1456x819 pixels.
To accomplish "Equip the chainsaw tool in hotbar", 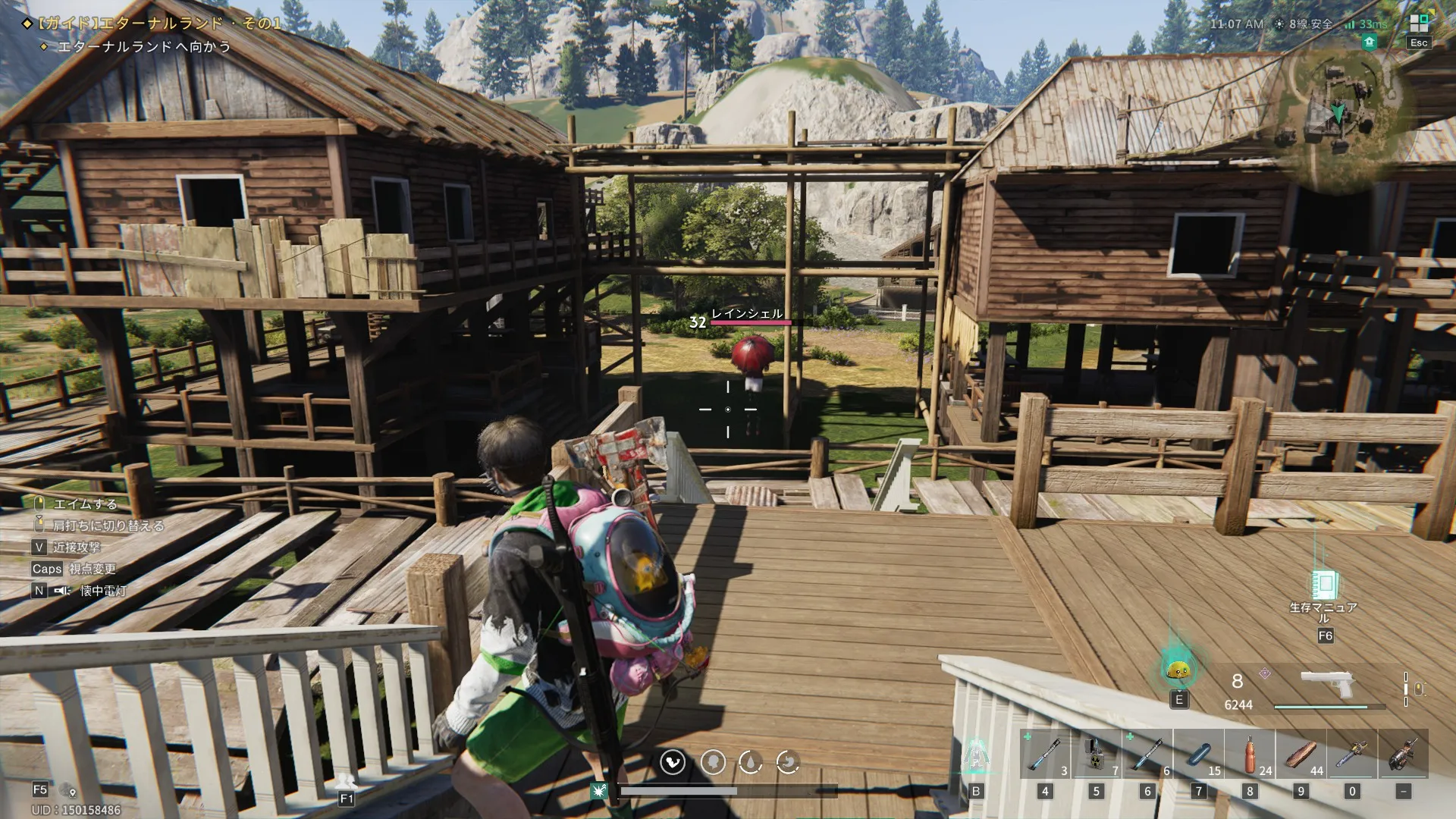I will click(x=1352, y=755).
